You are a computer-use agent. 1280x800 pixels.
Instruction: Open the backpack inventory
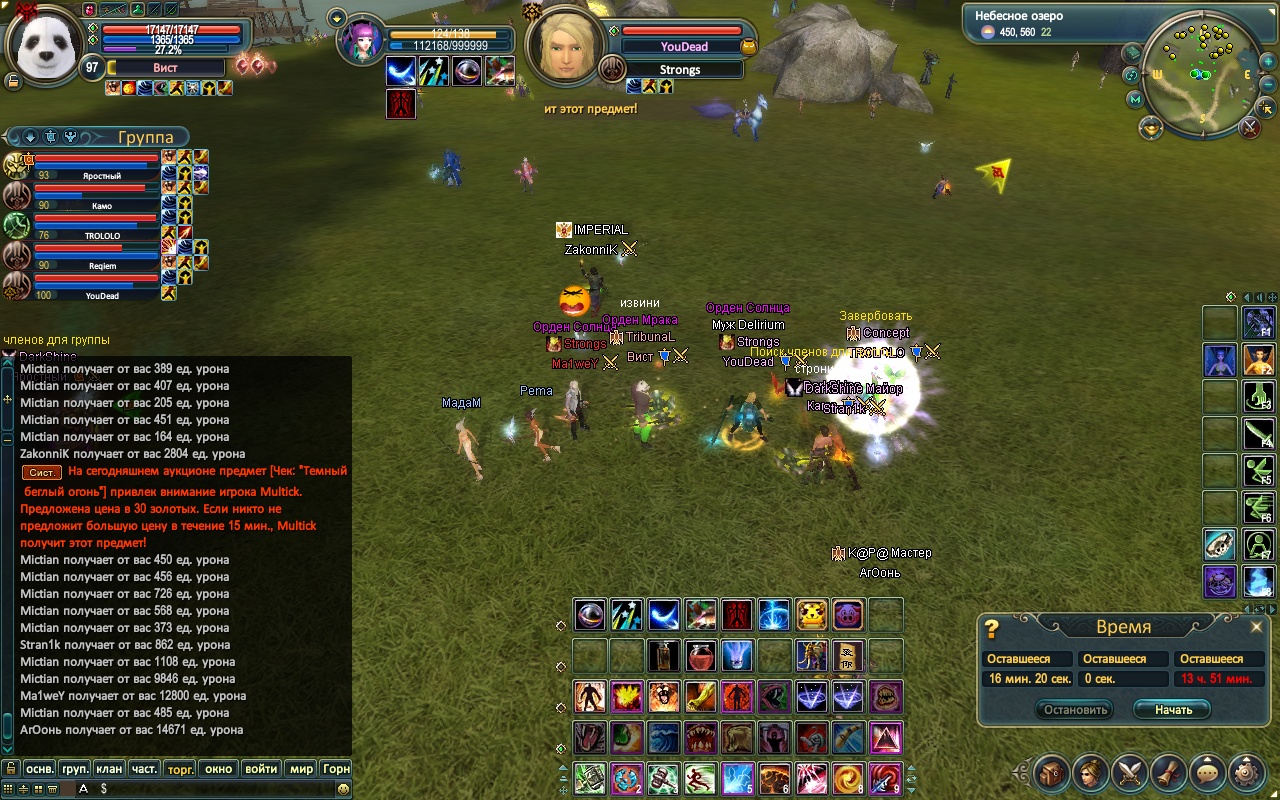(1052, 772)
